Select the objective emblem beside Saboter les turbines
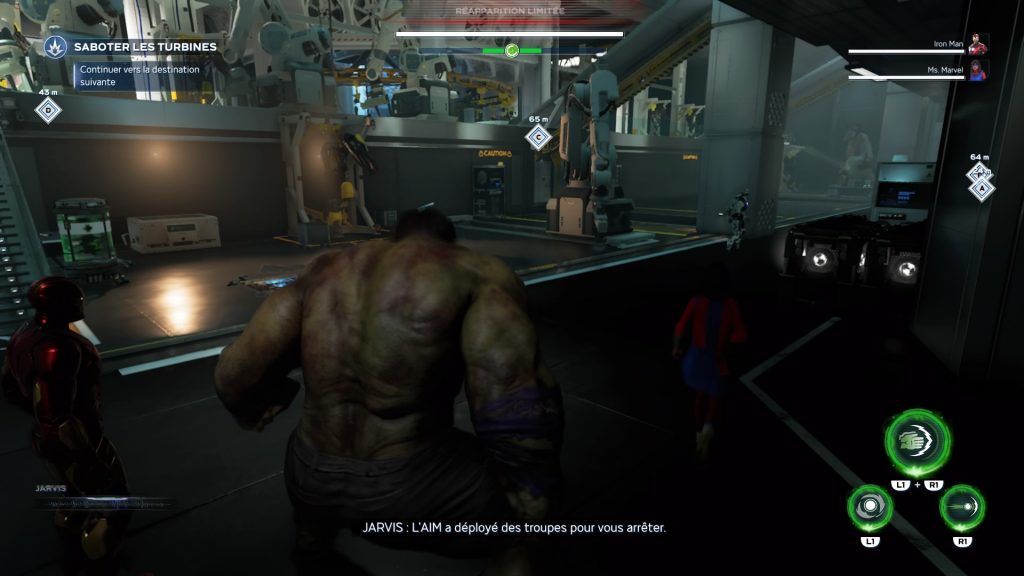The image size is (1024, 576). [x=56, y=46]
